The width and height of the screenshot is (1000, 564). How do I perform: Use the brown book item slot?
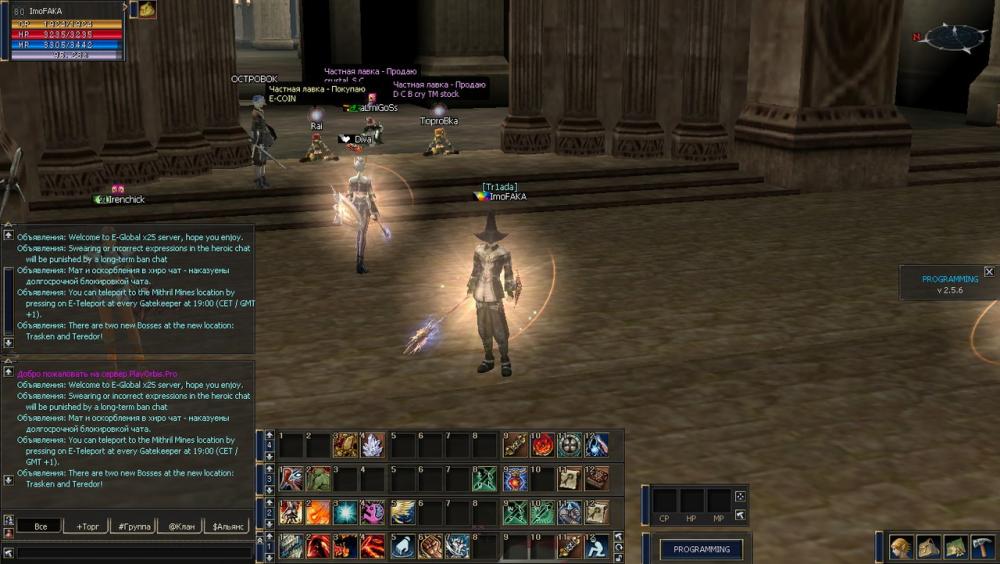click(x=597, y=479)
